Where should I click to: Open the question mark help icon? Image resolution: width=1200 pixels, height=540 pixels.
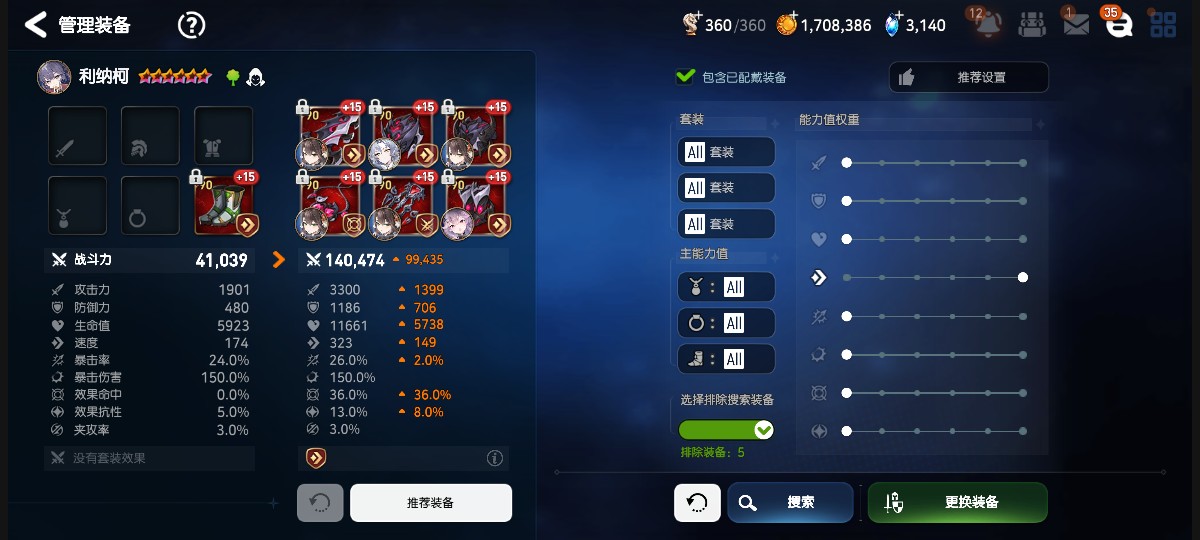(191, 25)
